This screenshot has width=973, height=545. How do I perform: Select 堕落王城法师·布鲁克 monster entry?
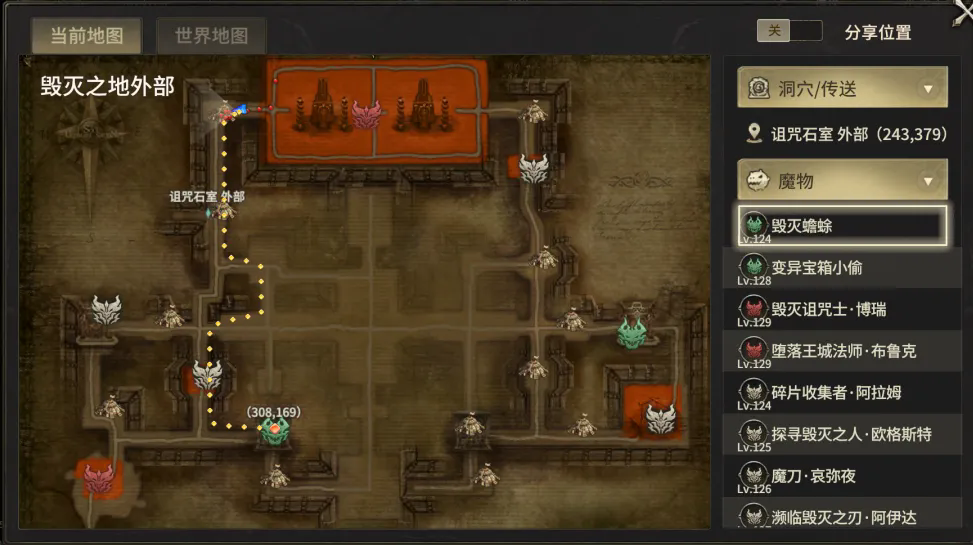(841, 351)
